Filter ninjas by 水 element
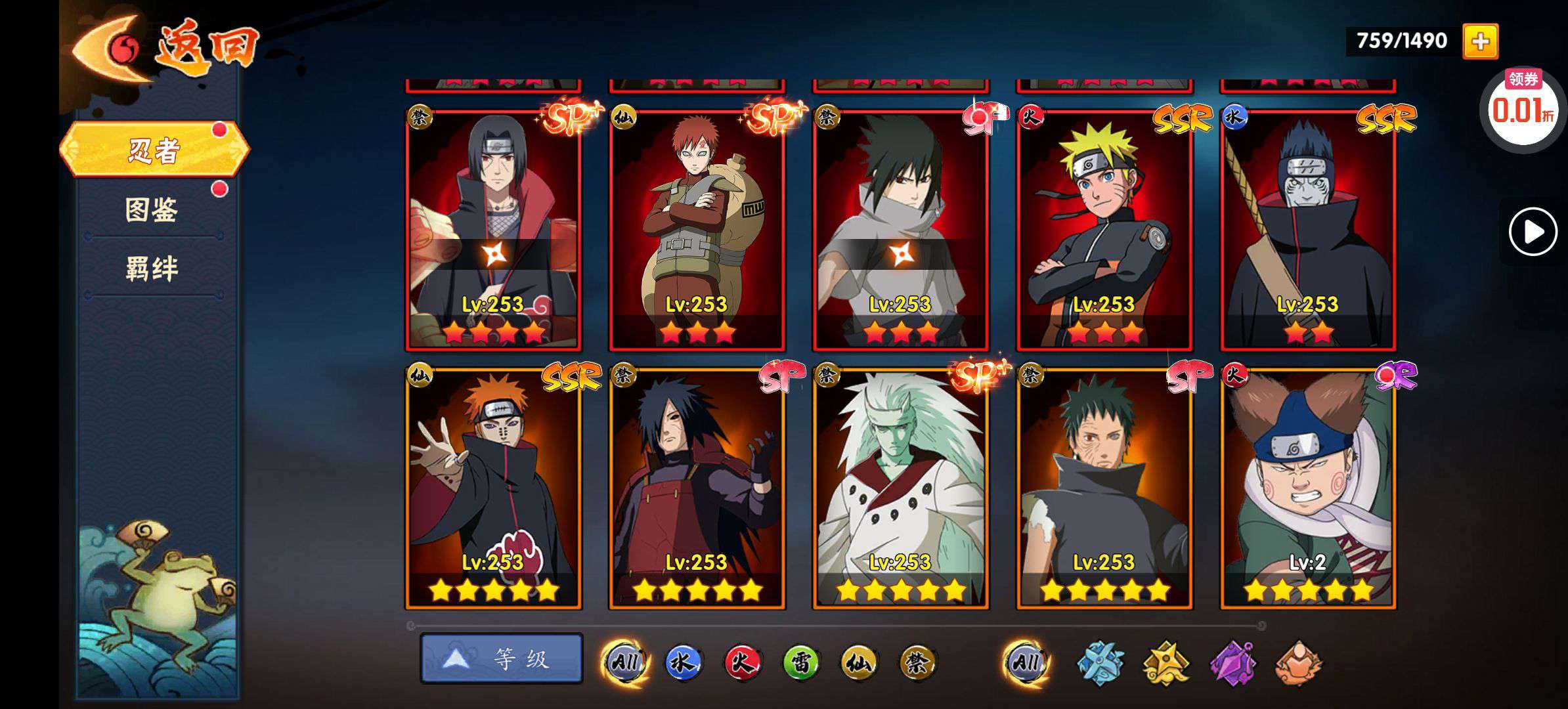The width and height of the screenshot is (1568, 709). pos(682,662)
